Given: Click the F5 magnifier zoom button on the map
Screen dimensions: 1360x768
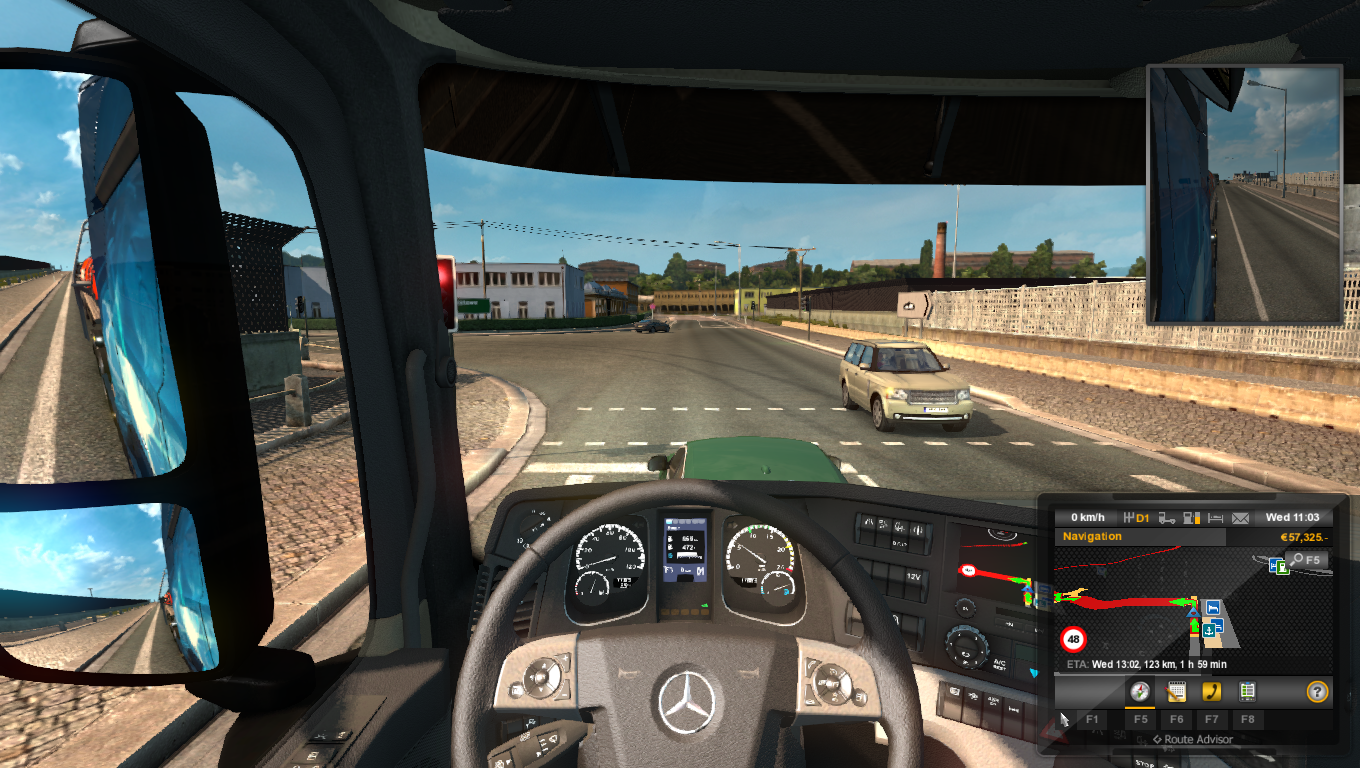Looking at the screenshot, I should (1305, 560).
